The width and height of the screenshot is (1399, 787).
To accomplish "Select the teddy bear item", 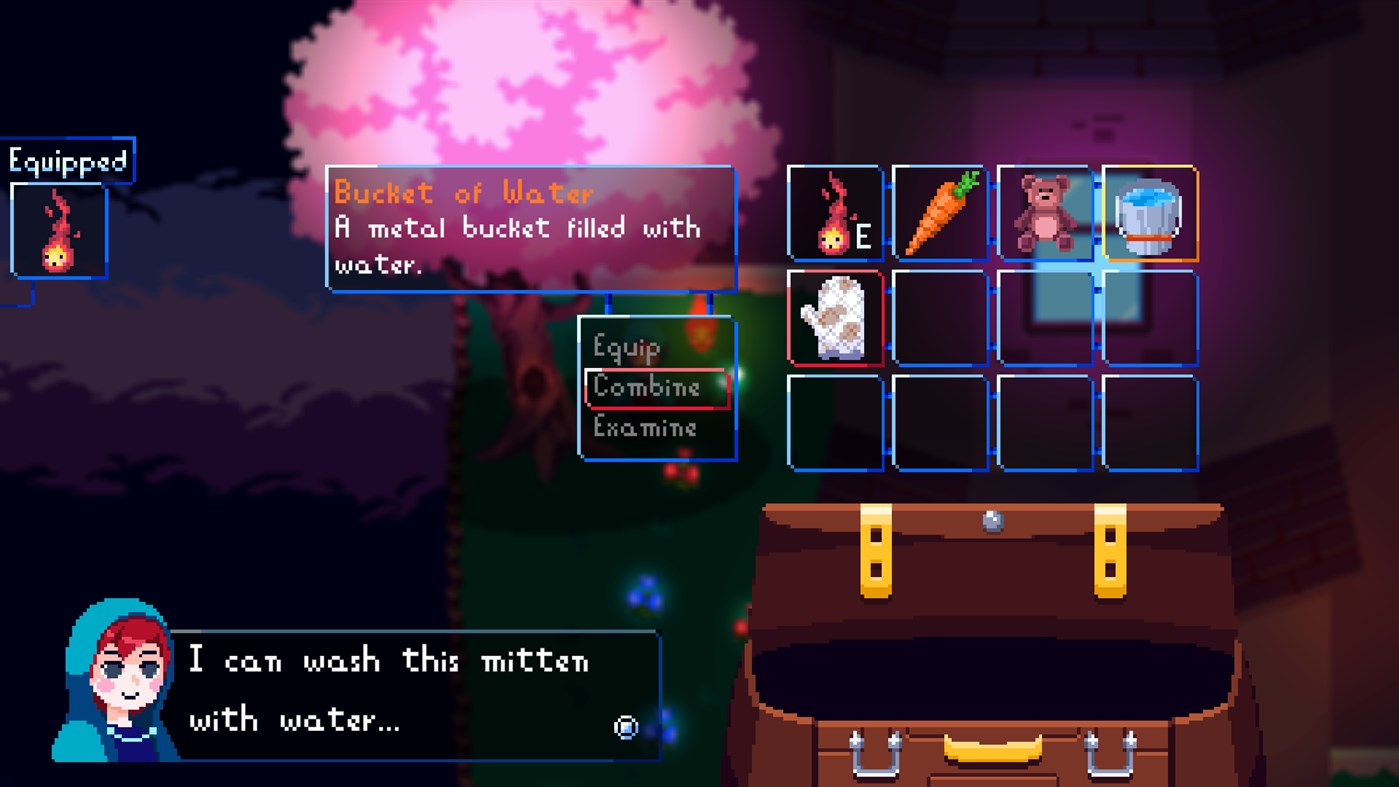I will [1043, 214].
